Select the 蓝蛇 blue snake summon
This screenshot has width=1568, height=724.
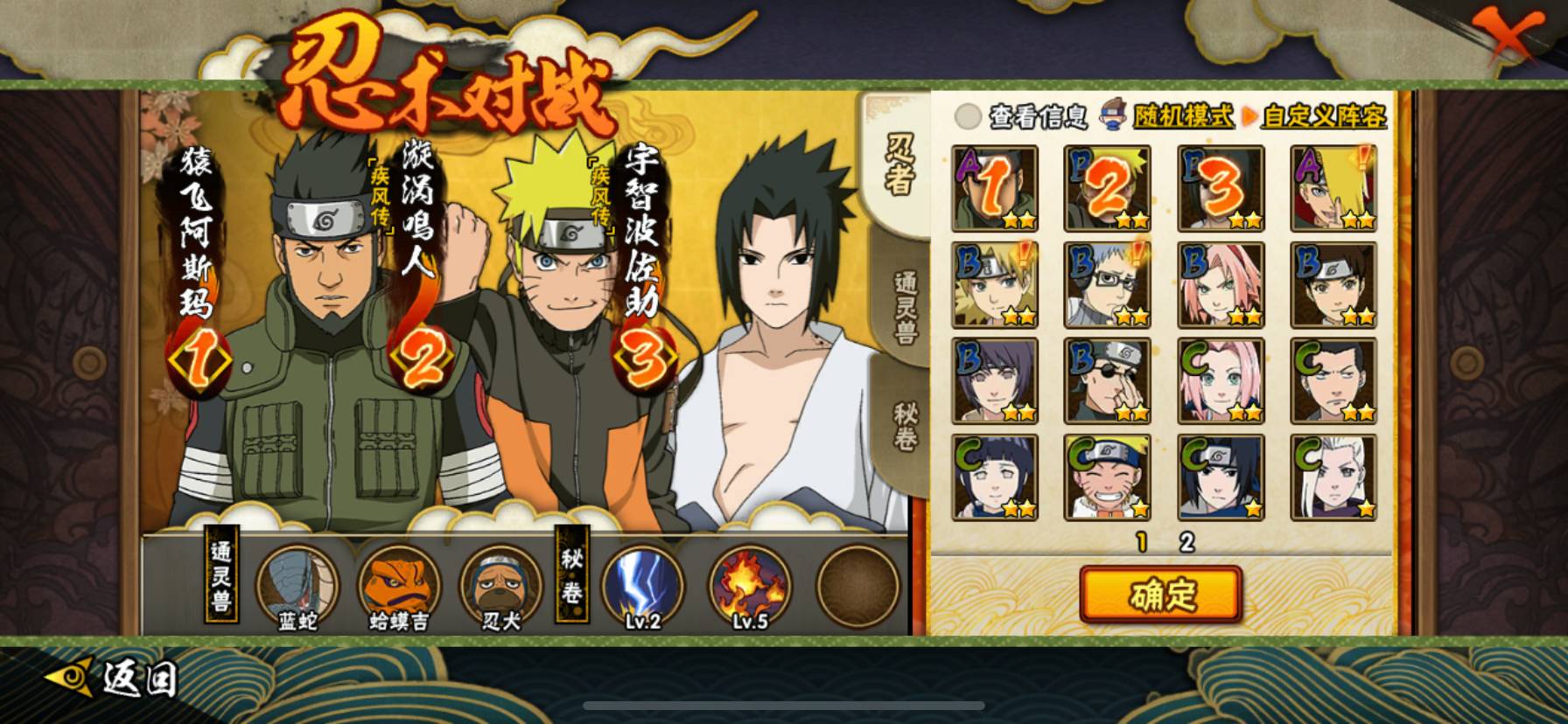point(297,584)
